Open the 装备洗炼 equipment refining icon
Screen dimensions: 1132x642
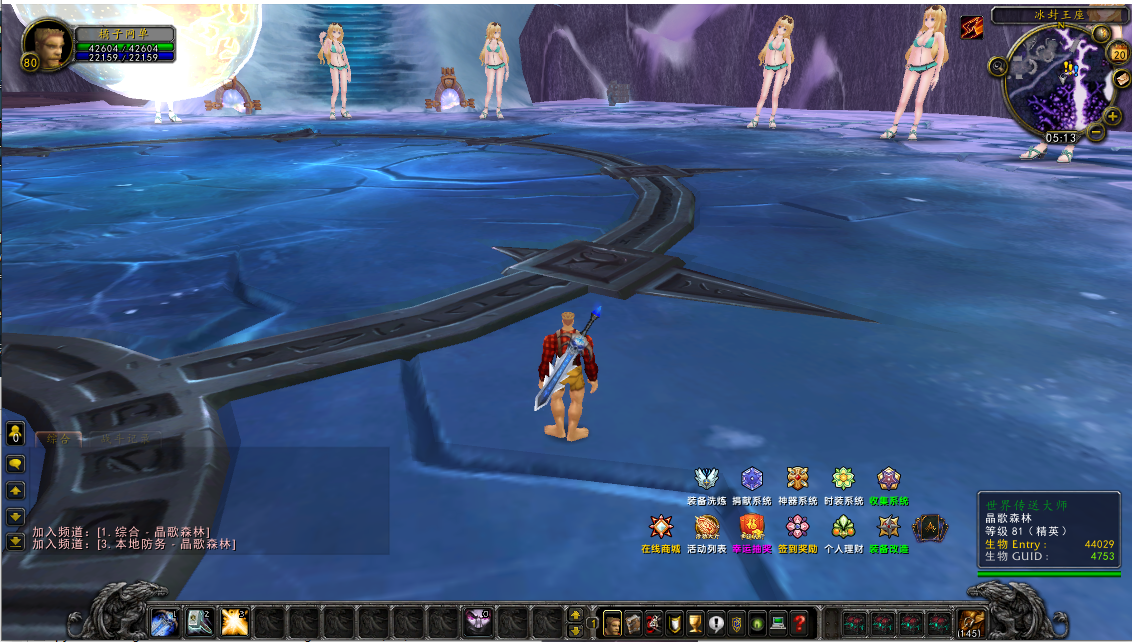[707, 479]
